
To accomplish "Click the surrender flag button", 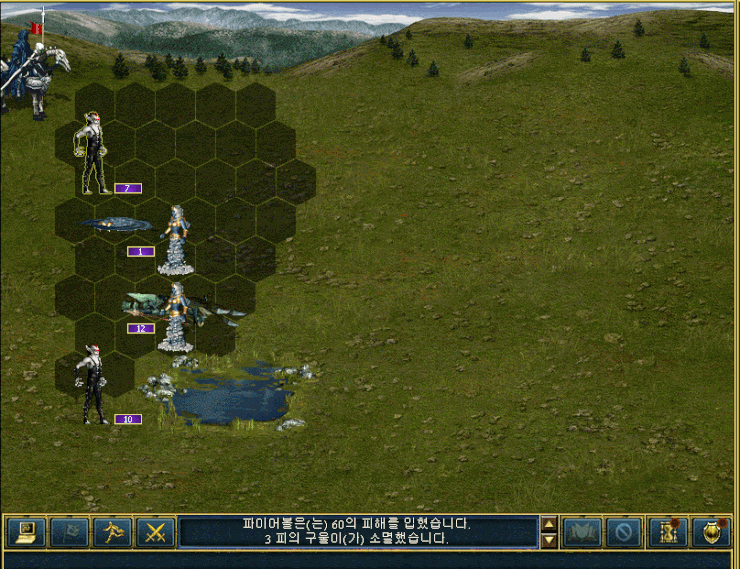I will click(x=69, y=532).
